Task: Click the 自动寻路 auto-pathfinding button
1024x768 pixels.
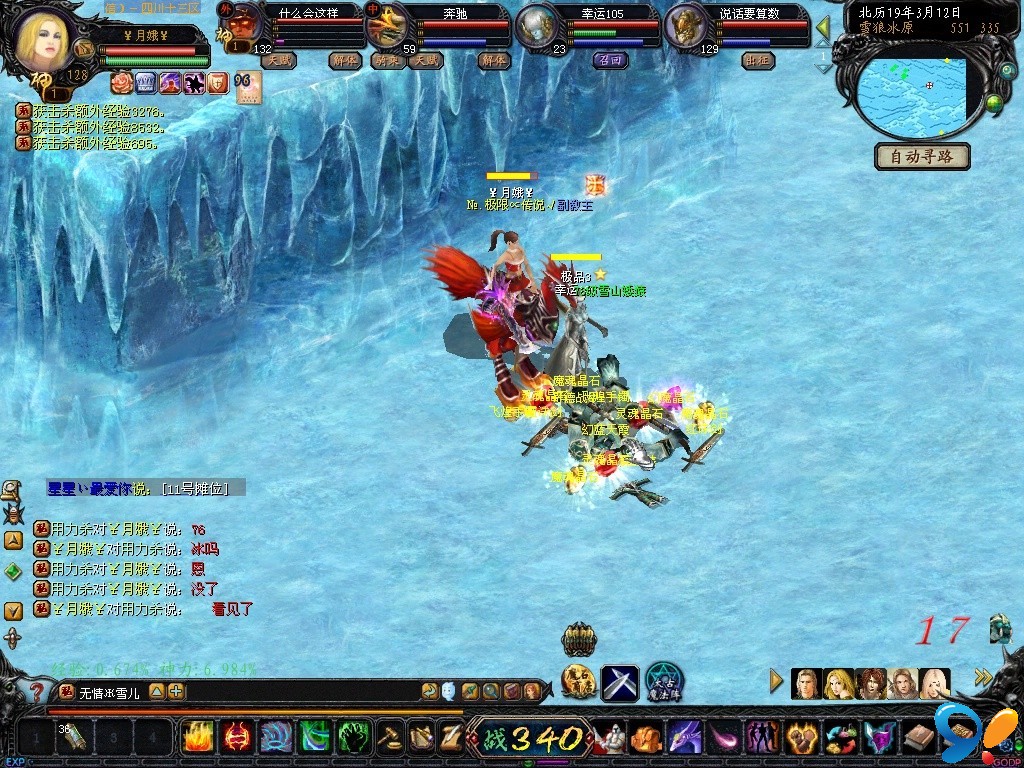Action: 922,157
